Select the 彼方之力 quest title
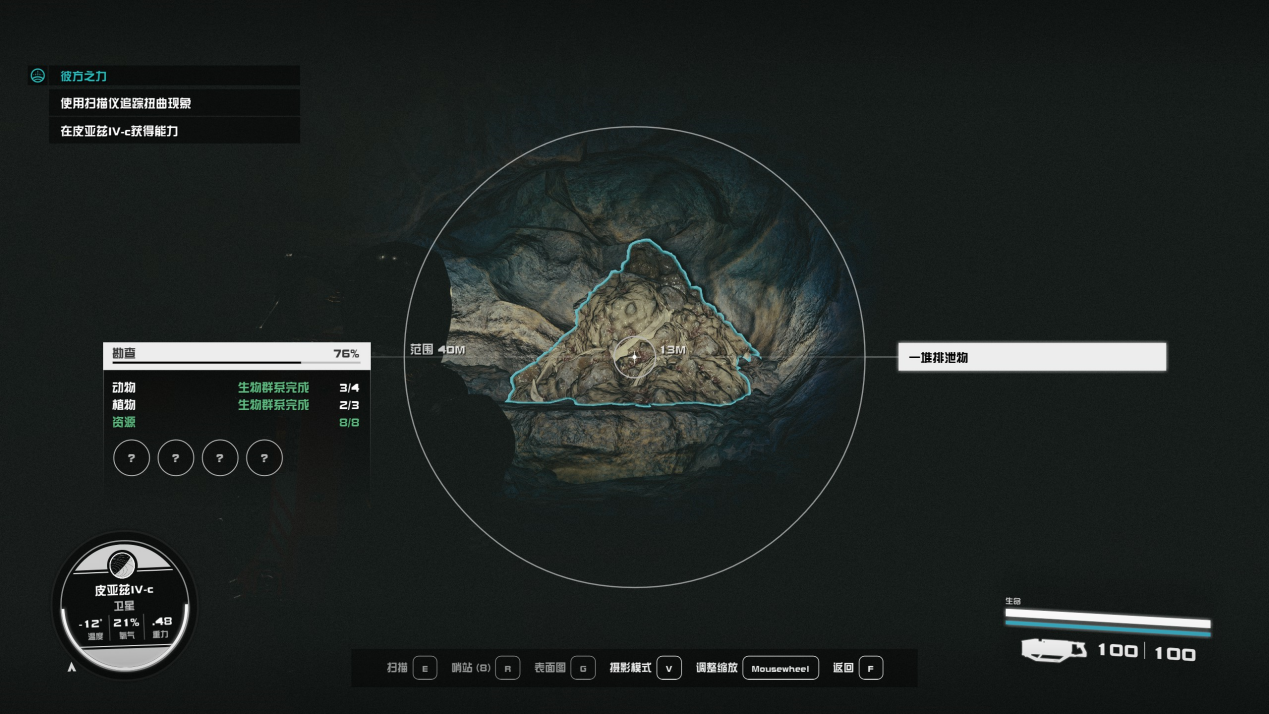1269x714 pixels. pyautogui.click(x=85, y=76)
